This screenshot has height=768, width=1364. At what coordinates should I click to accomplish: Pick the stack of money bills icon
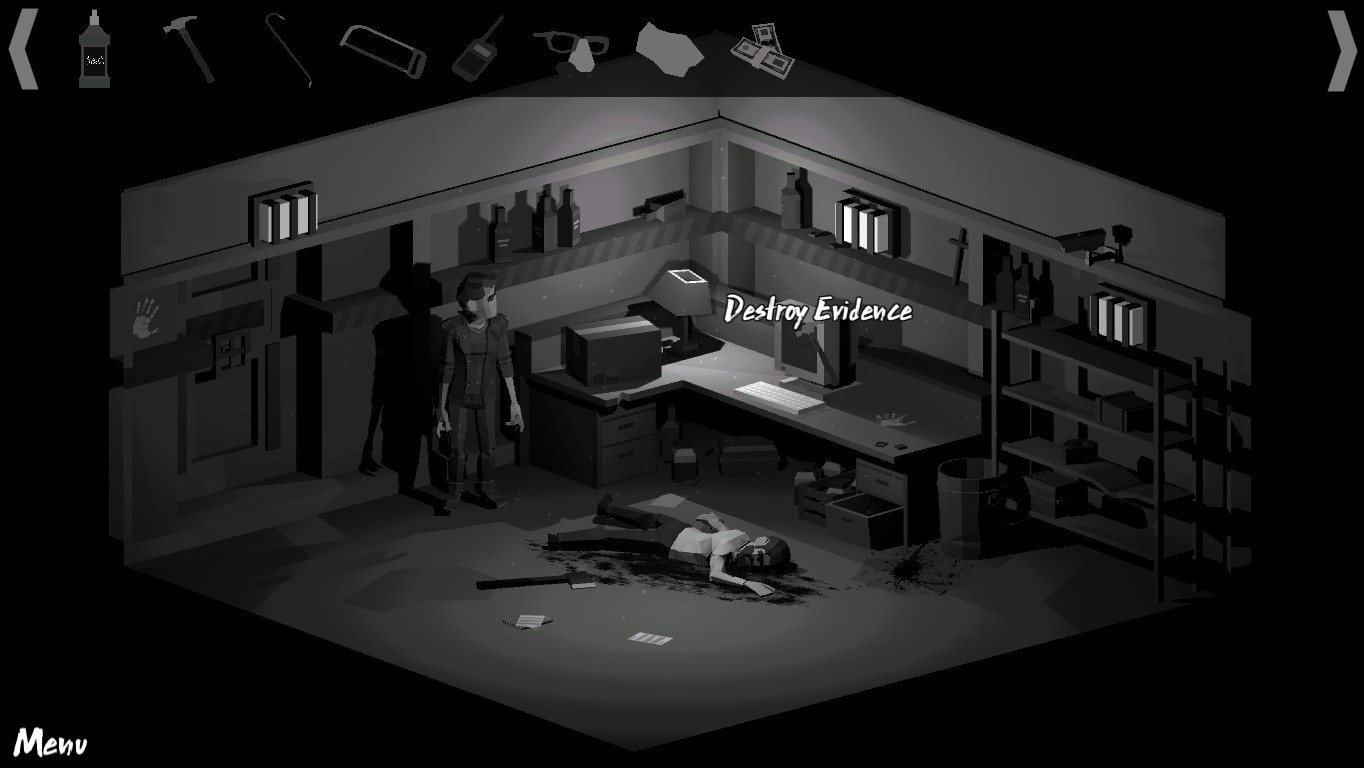click(x=764, y=50)
